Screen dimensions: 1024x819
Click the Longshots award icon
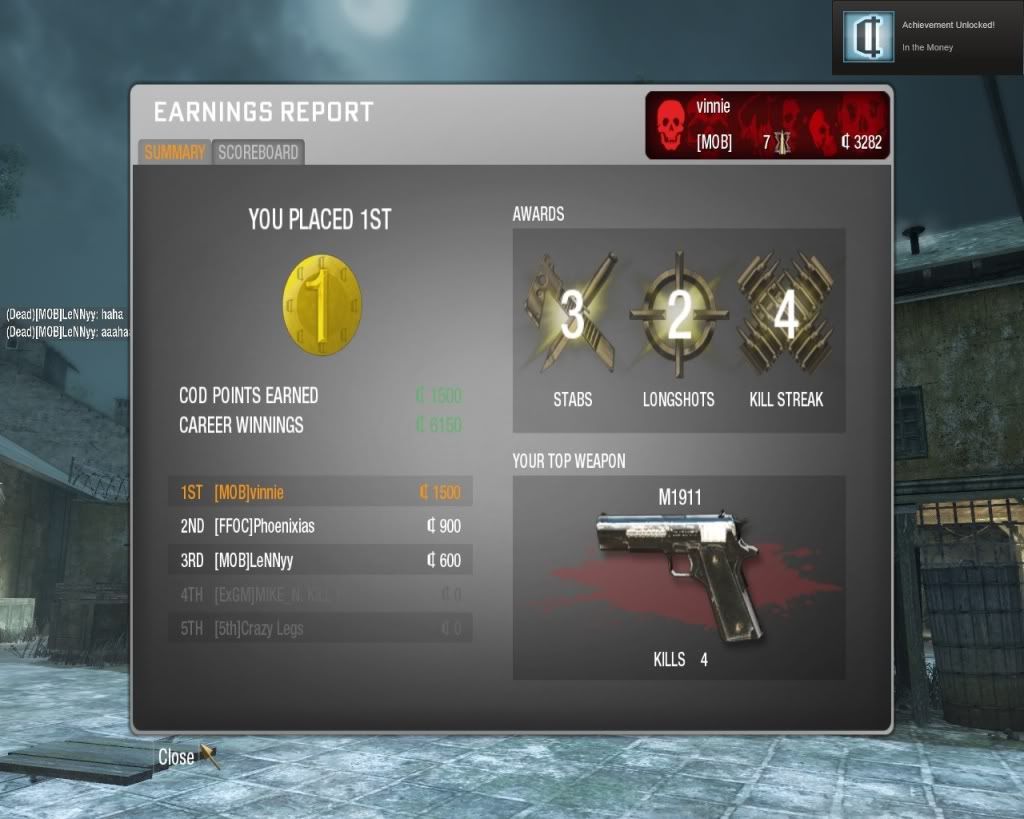[x=678, y=315]
